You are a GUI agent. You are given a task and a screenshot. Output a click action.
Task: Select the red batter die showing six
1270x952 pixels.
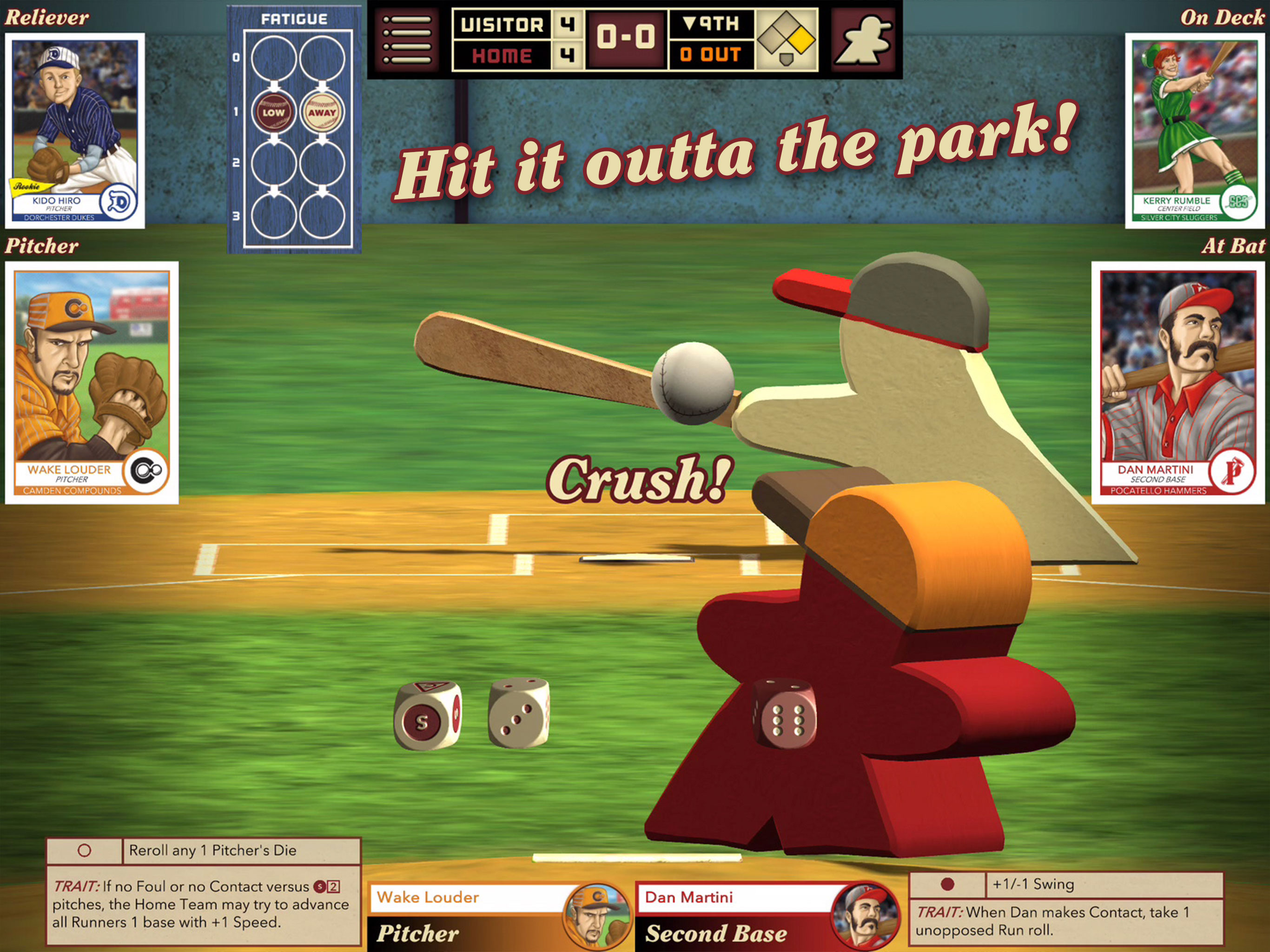784,713
